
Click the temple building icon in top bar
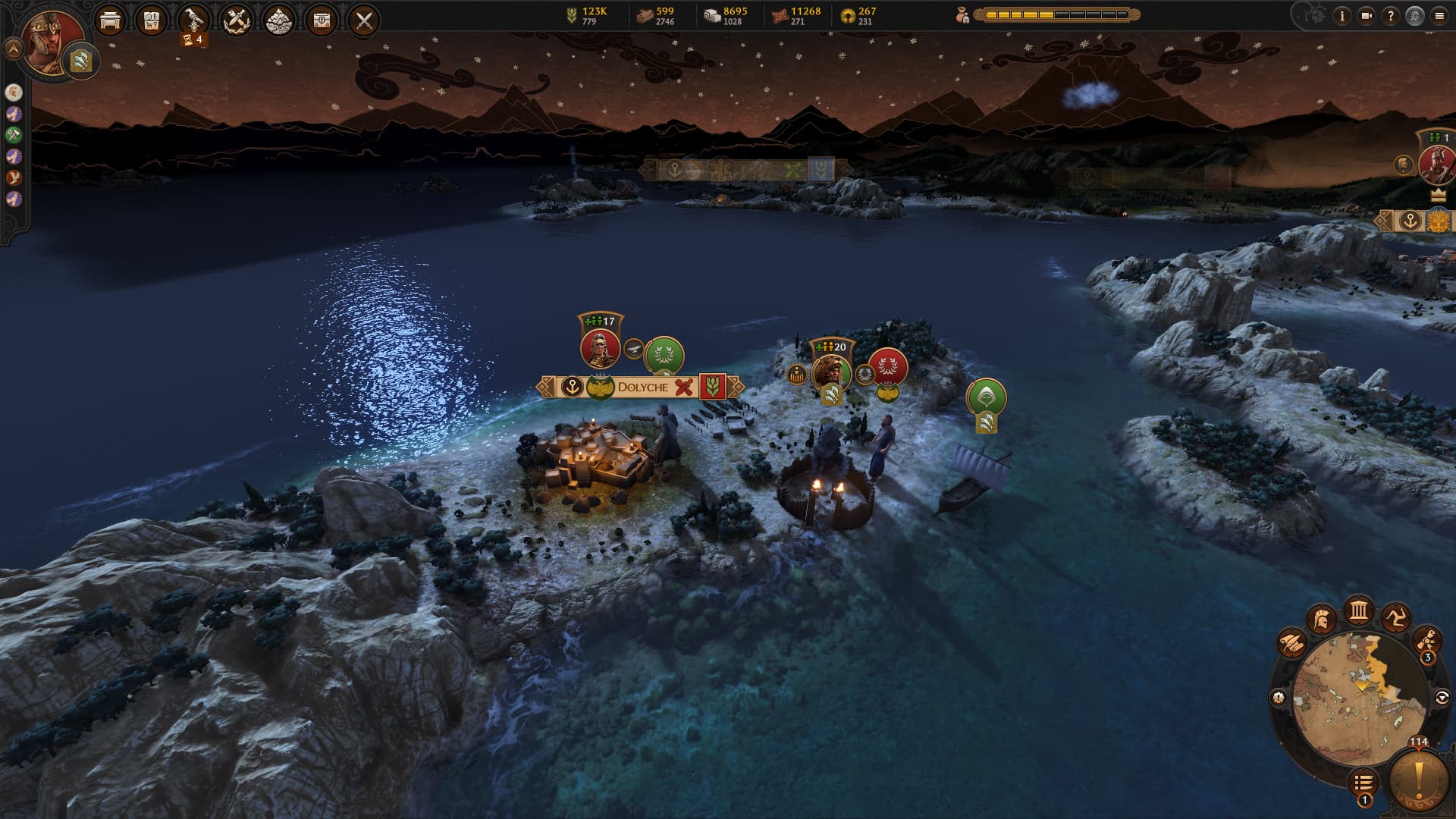click(111, 20)
